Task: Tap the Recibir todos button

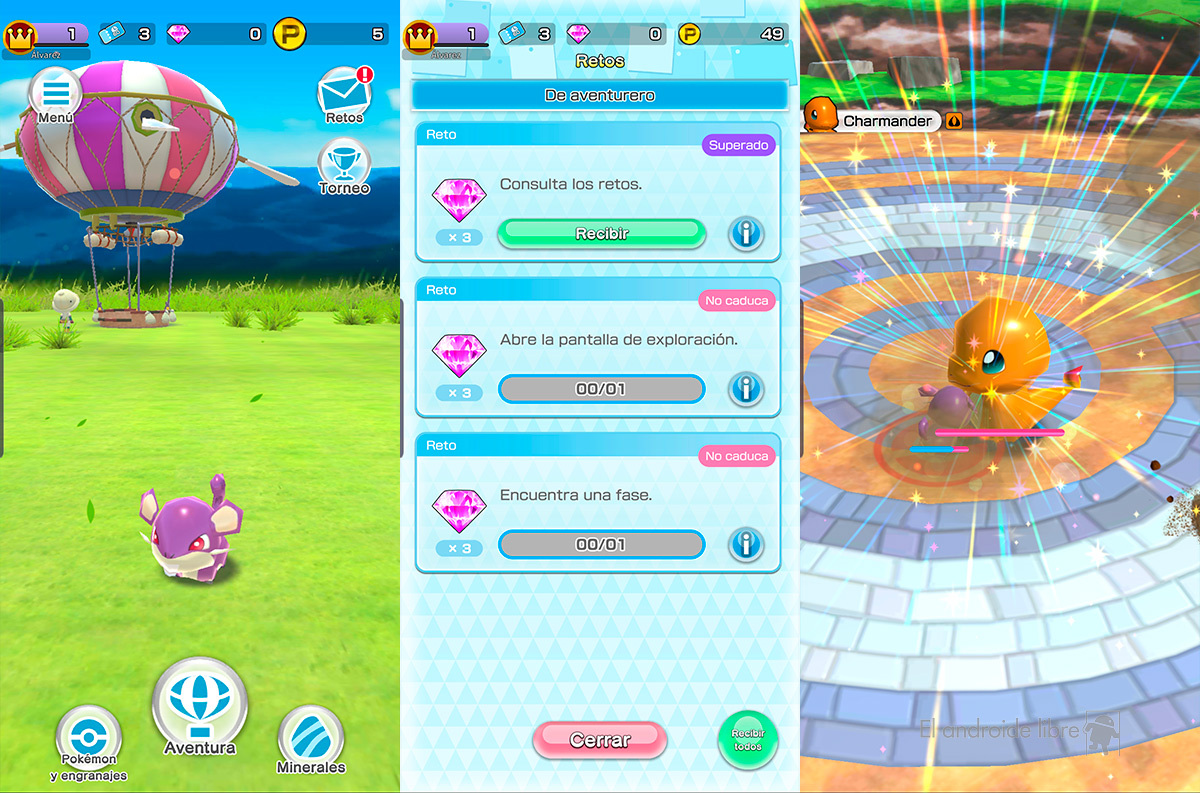Action: 747,740
